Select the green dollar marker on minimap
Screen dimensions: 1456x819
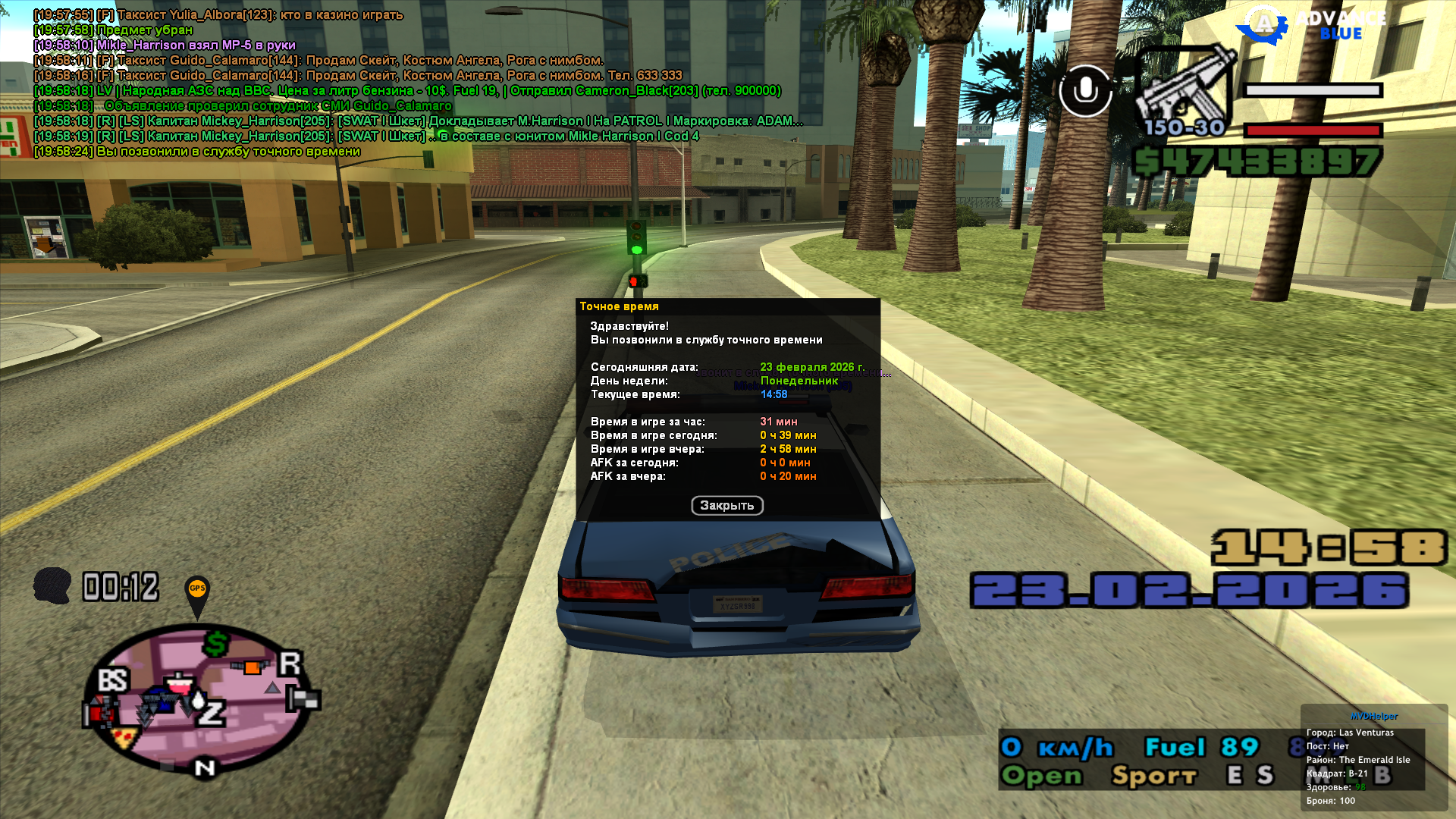216,644
